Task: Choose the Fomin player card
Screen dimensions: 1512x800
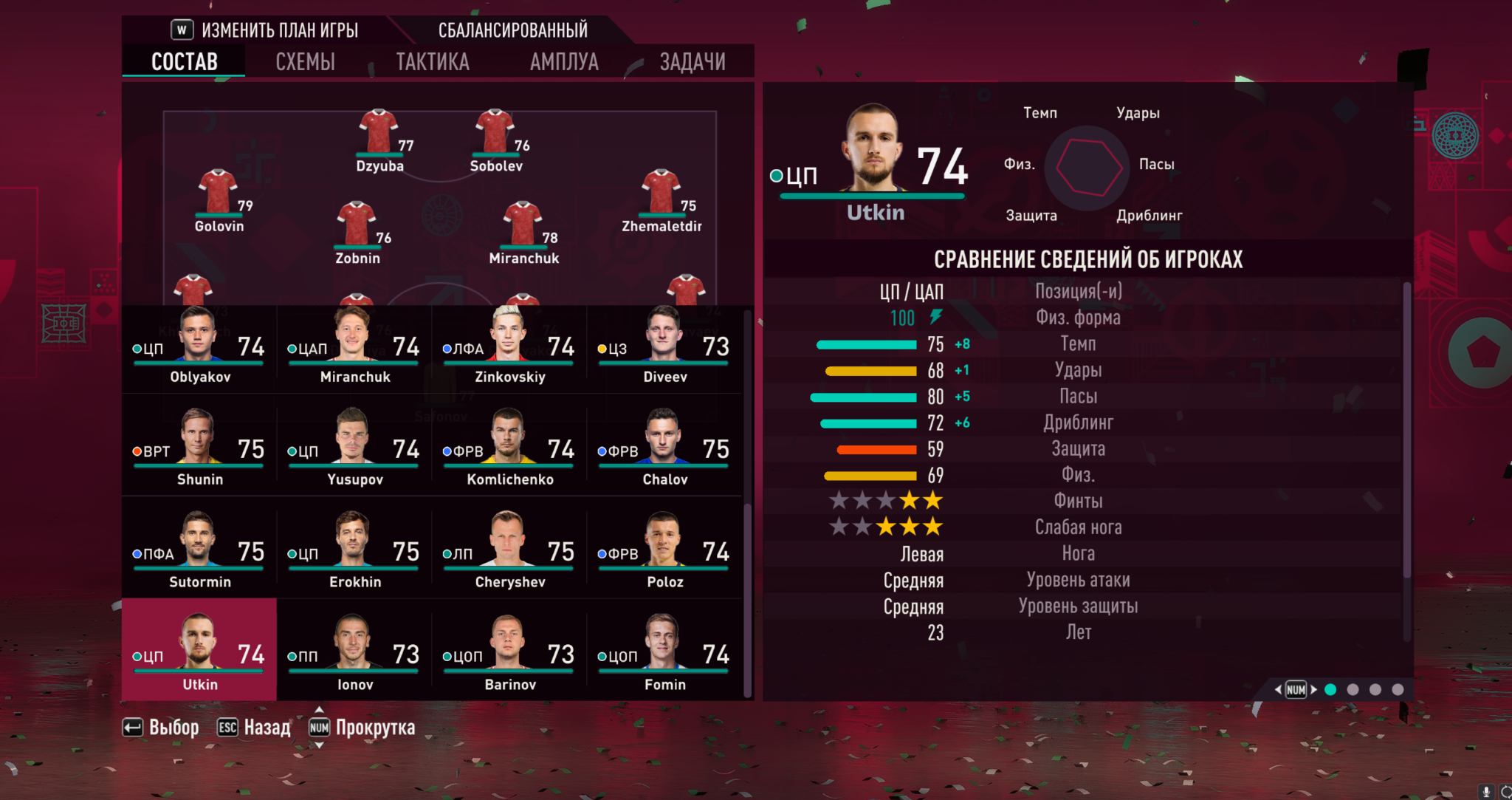Action: tap(664, 656)
